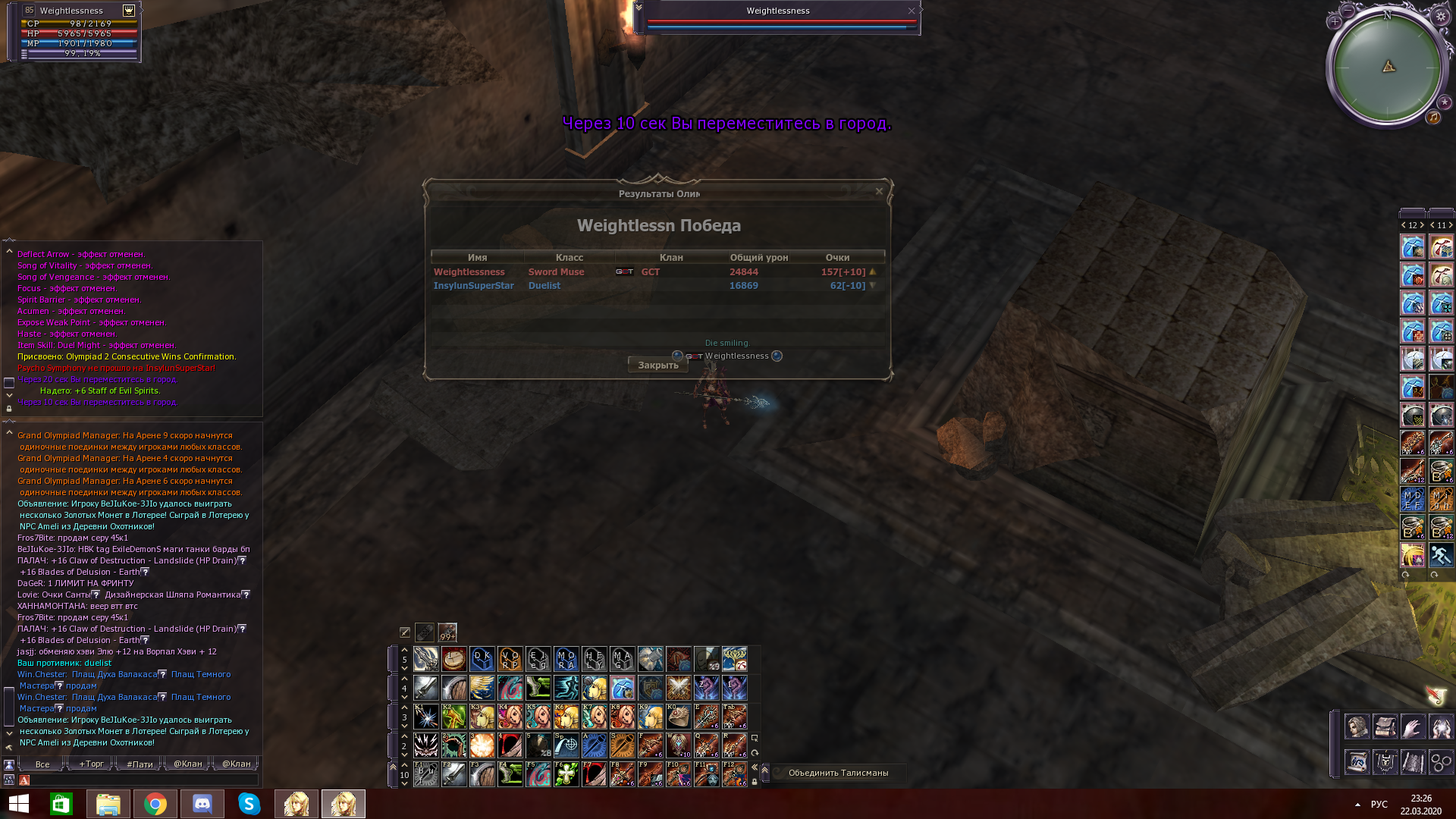Toggle the small lock on the chat panel edge
The image size is (1456, 819).
tap(9, 408)
